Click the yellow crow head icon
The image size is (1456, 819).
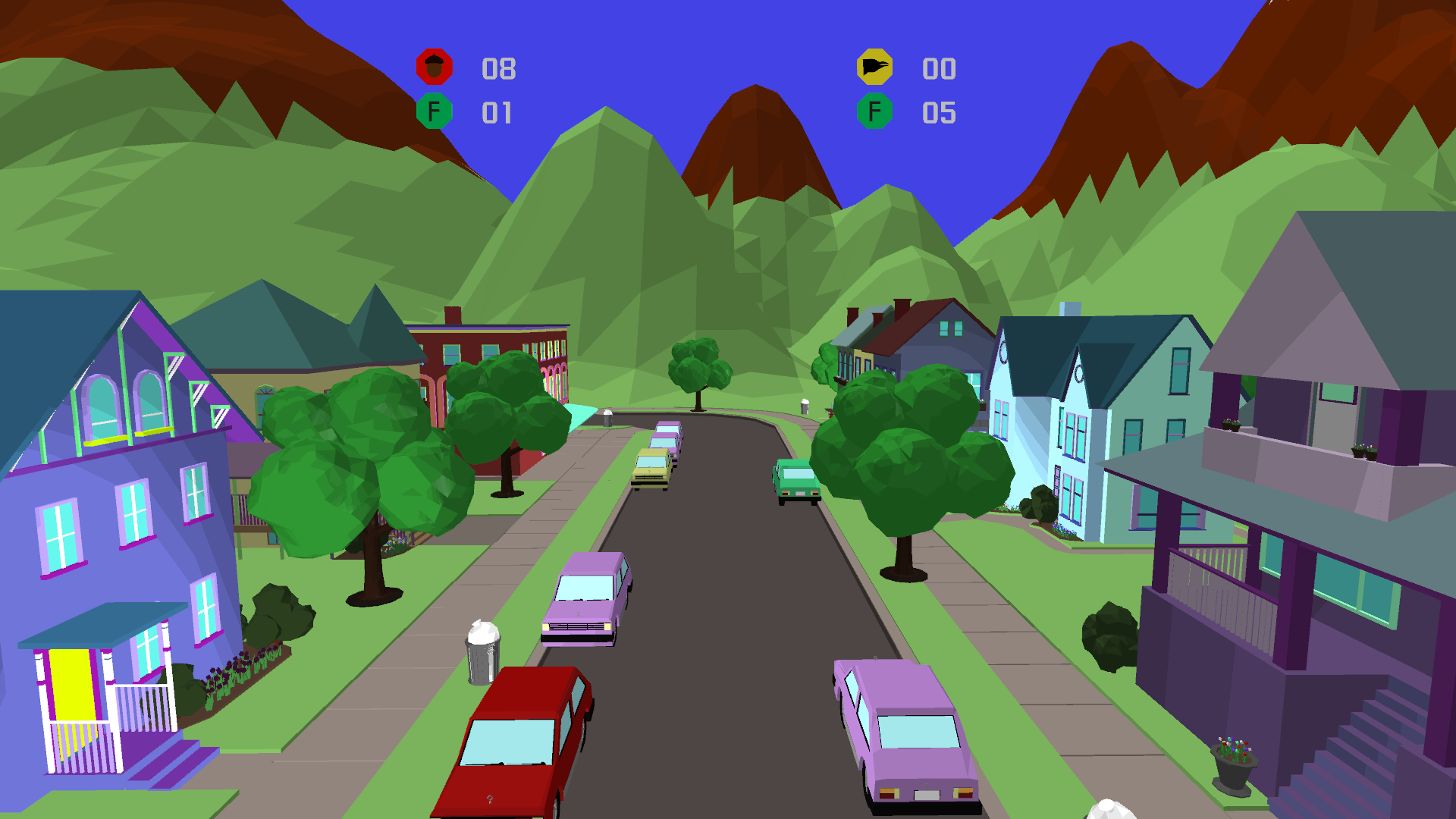(x=874, y=67)
